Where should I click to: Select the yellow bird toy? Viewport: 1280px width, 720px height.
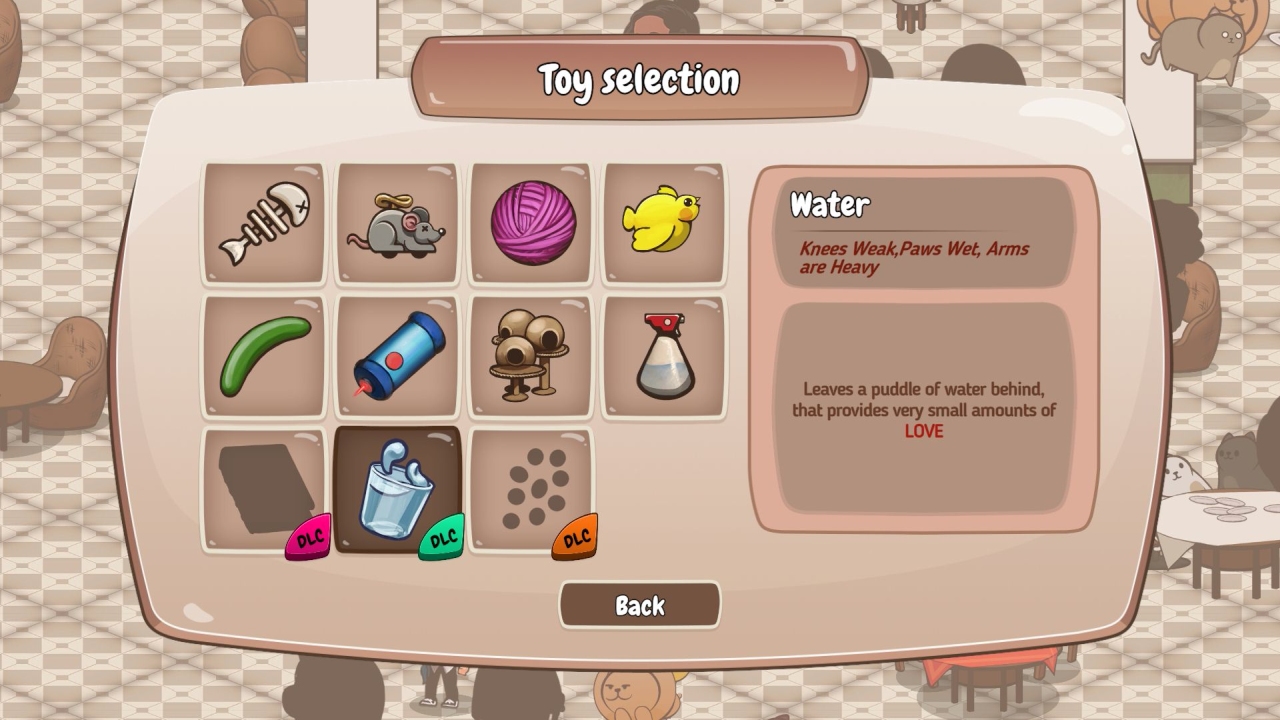(x=663, y=221)
